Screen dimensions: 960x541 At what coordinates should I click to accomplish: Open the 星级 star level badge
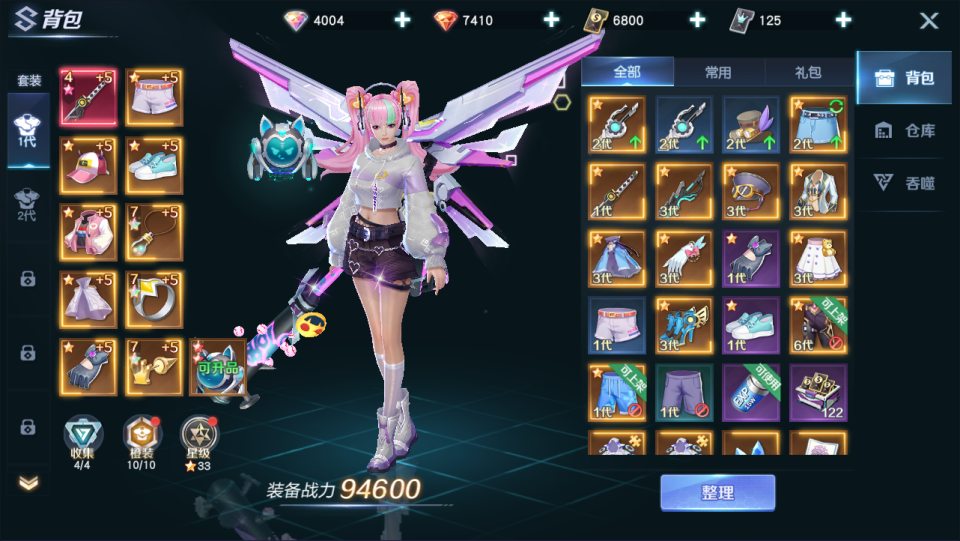point(197,438)
